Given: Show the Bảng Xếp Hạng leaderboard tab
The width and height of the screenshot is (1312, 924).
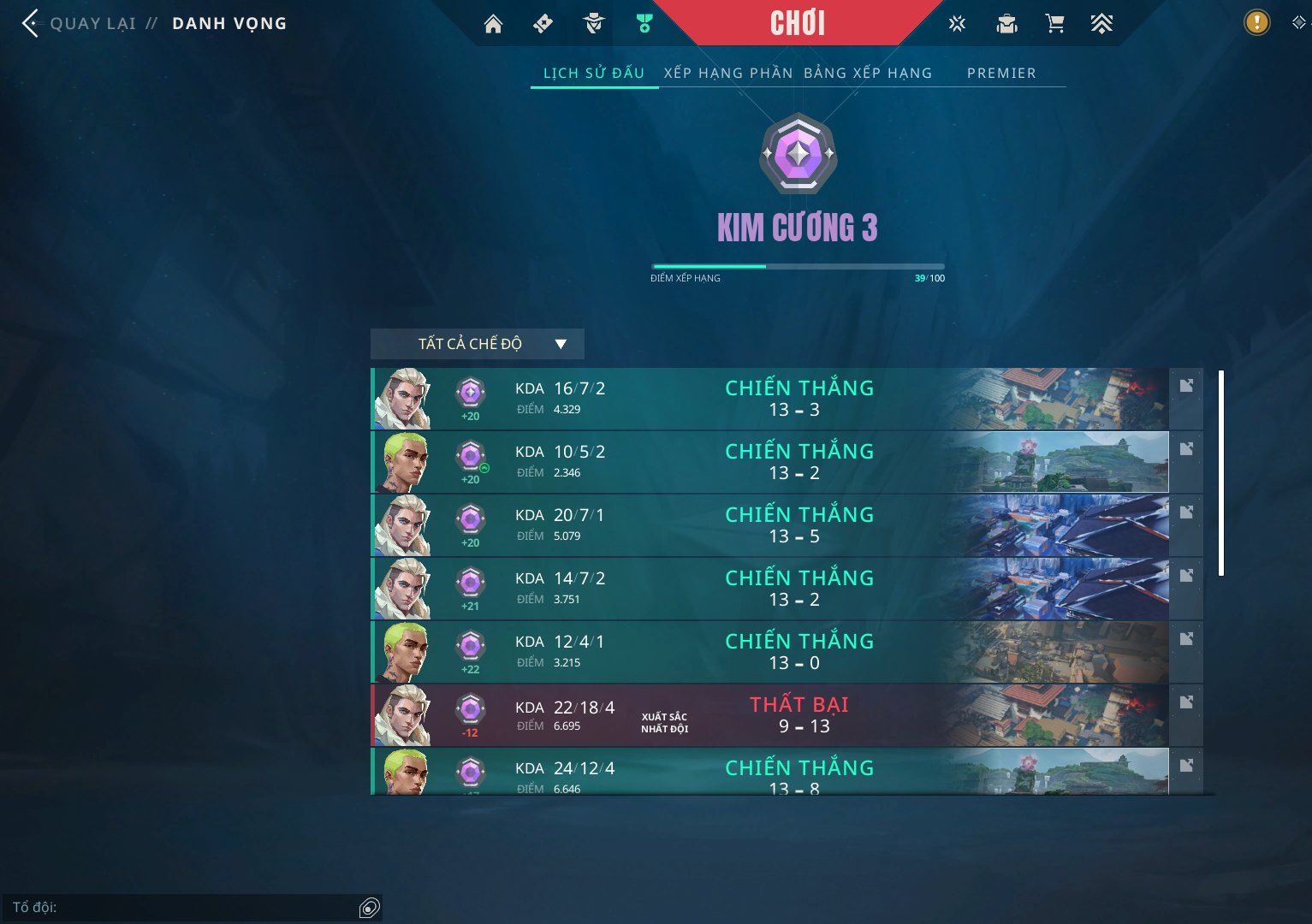Looking at the screenshot, I should 868,74.
